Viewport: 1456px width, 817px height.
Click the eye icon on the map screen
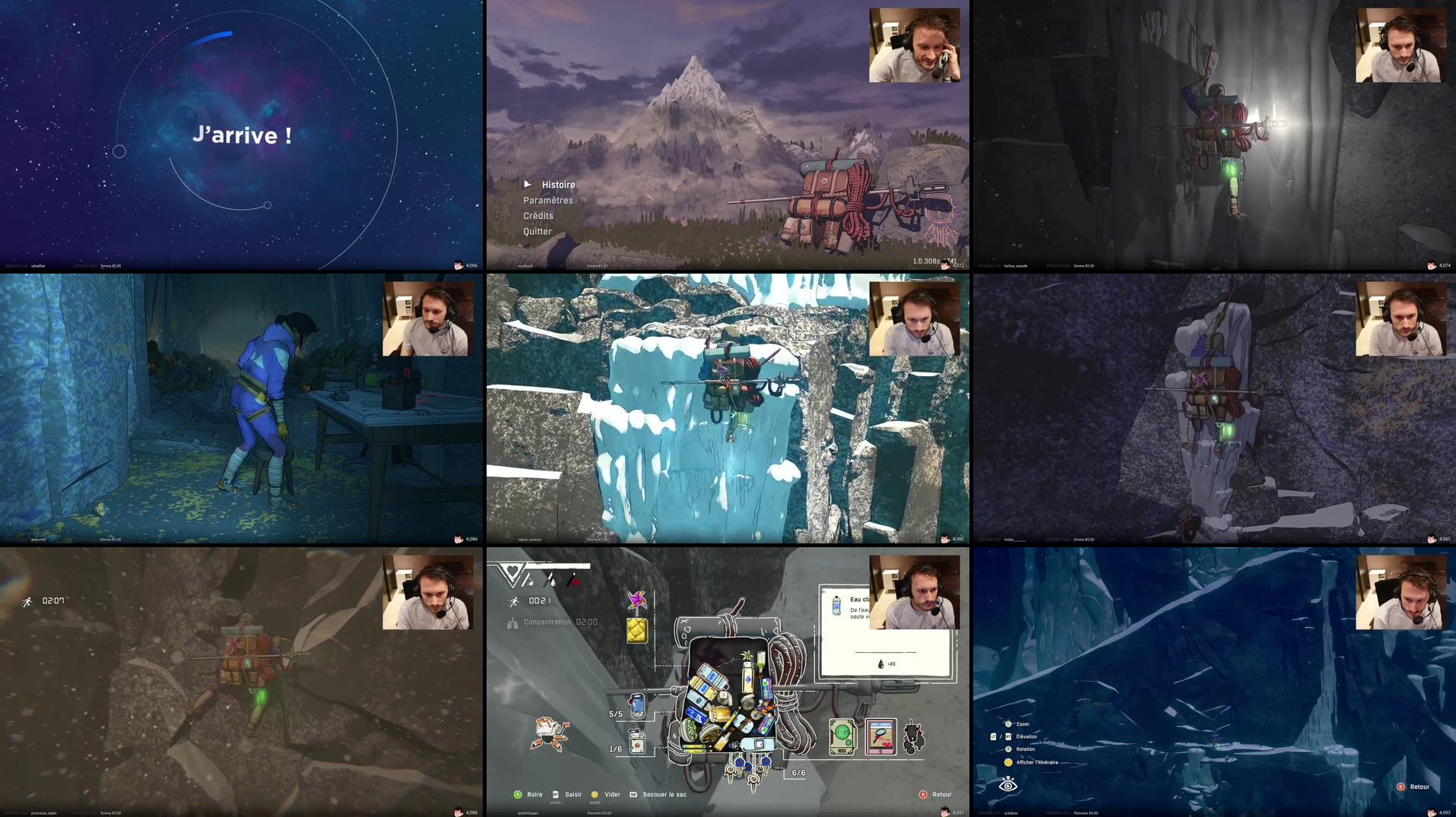(1008, 787)
